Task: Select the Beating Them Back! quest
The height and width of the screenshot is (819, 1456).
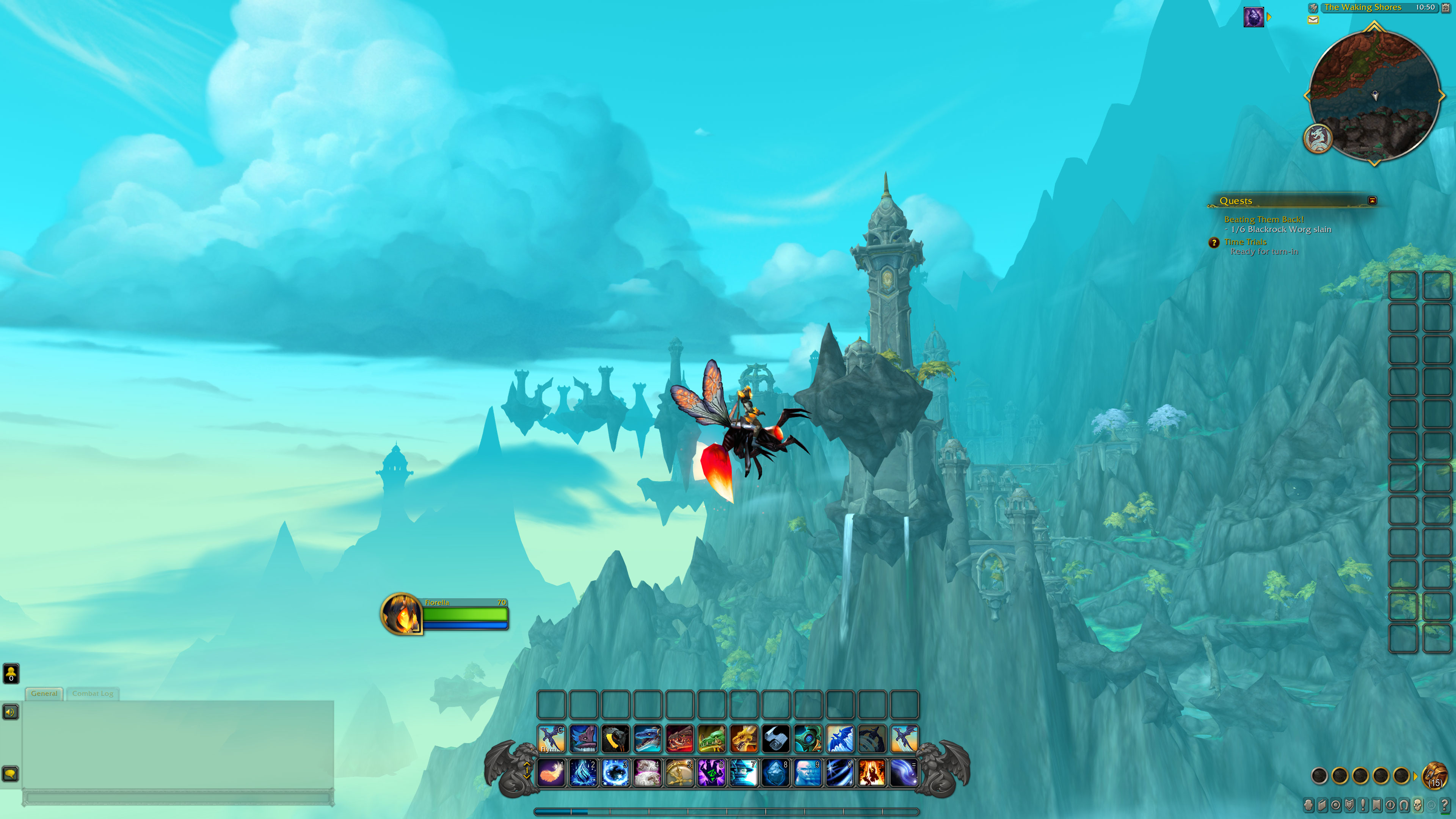Action: click(x=1264, y=219)
